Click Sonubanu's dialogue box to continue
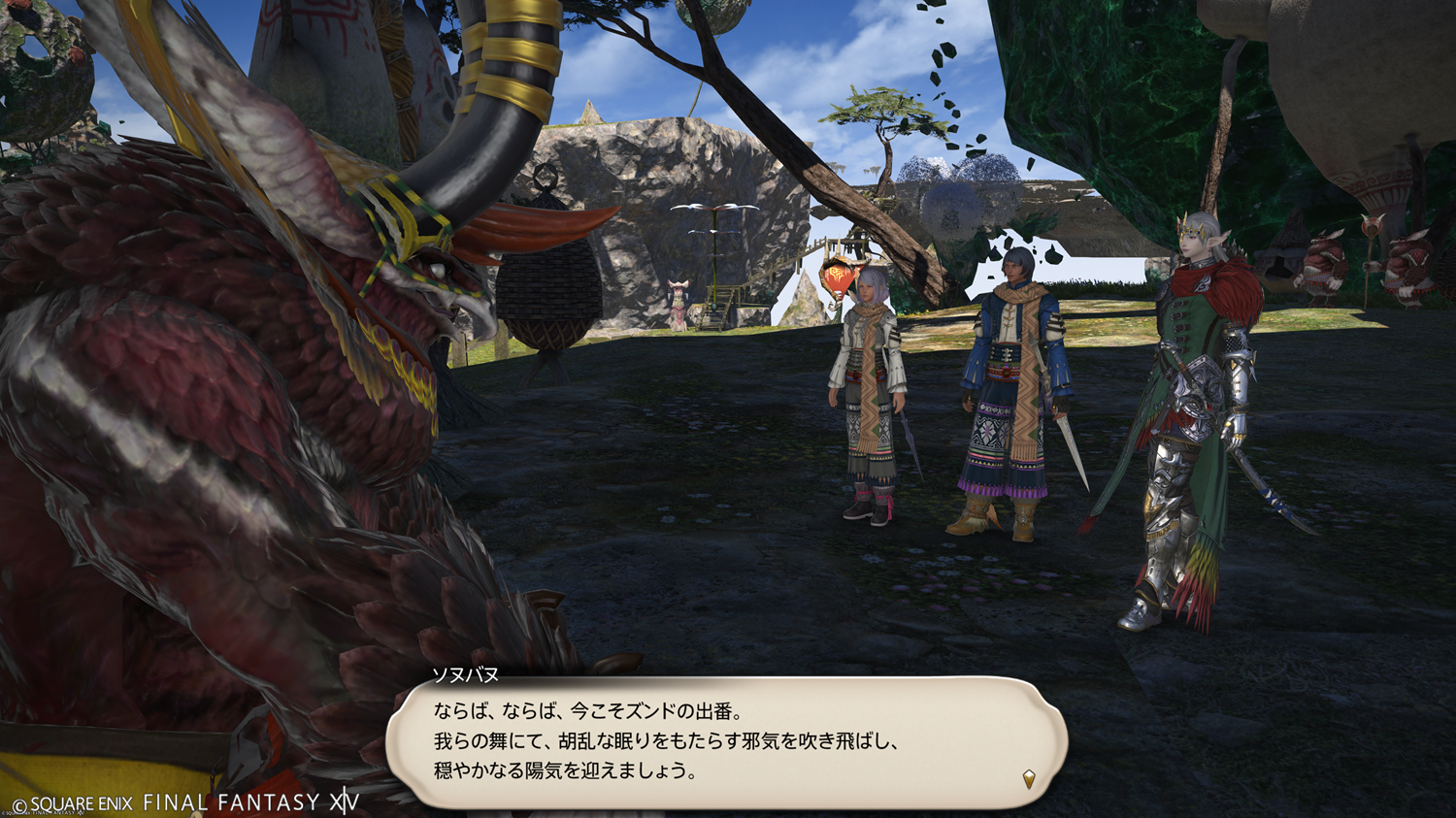The height and width of the screenshot is (818, 1456). (726, 742)
